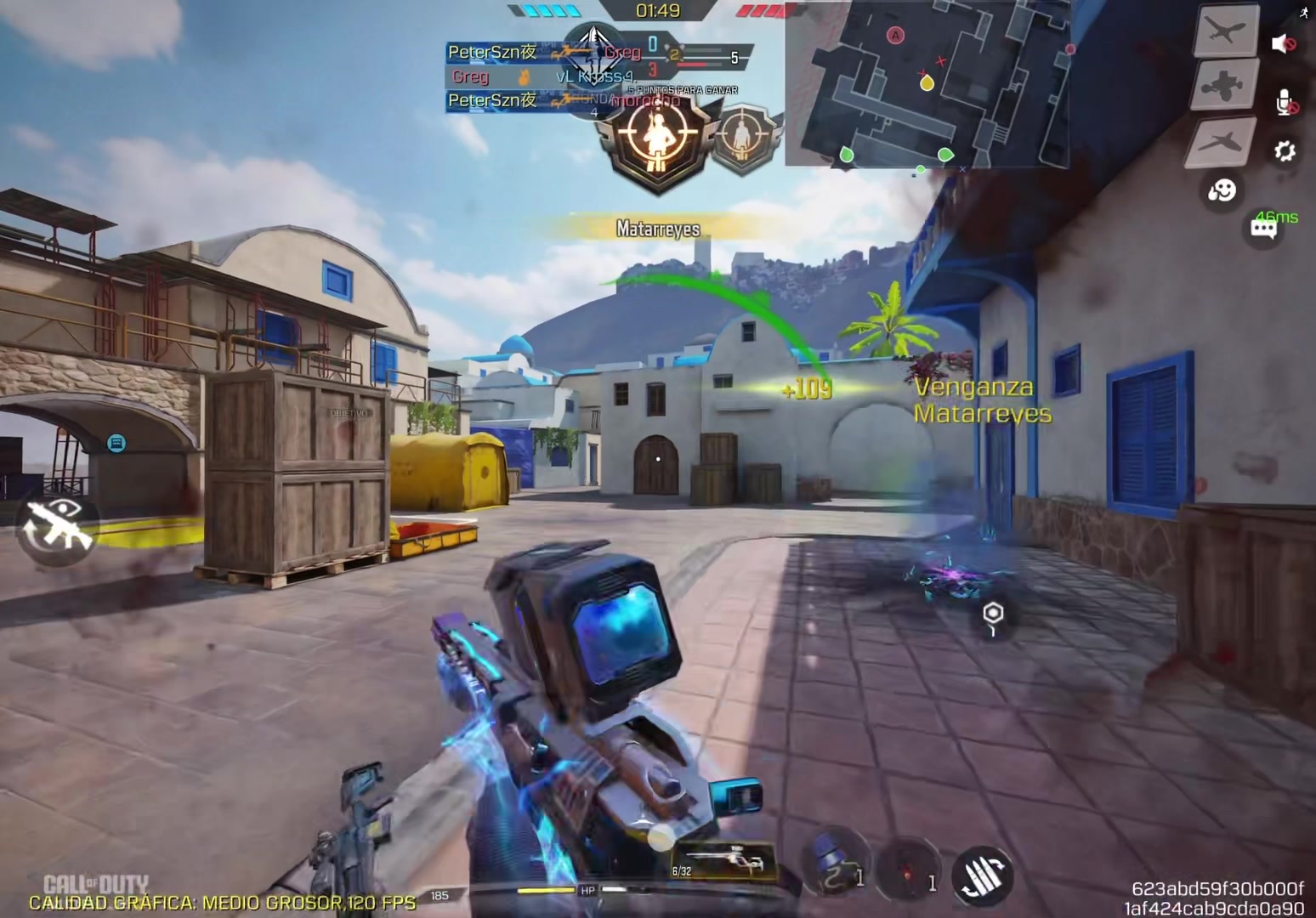Viewport: 1316px width, 918px height.
Task: Toggle the muted speaker icon
Action: pos(1283,43)
